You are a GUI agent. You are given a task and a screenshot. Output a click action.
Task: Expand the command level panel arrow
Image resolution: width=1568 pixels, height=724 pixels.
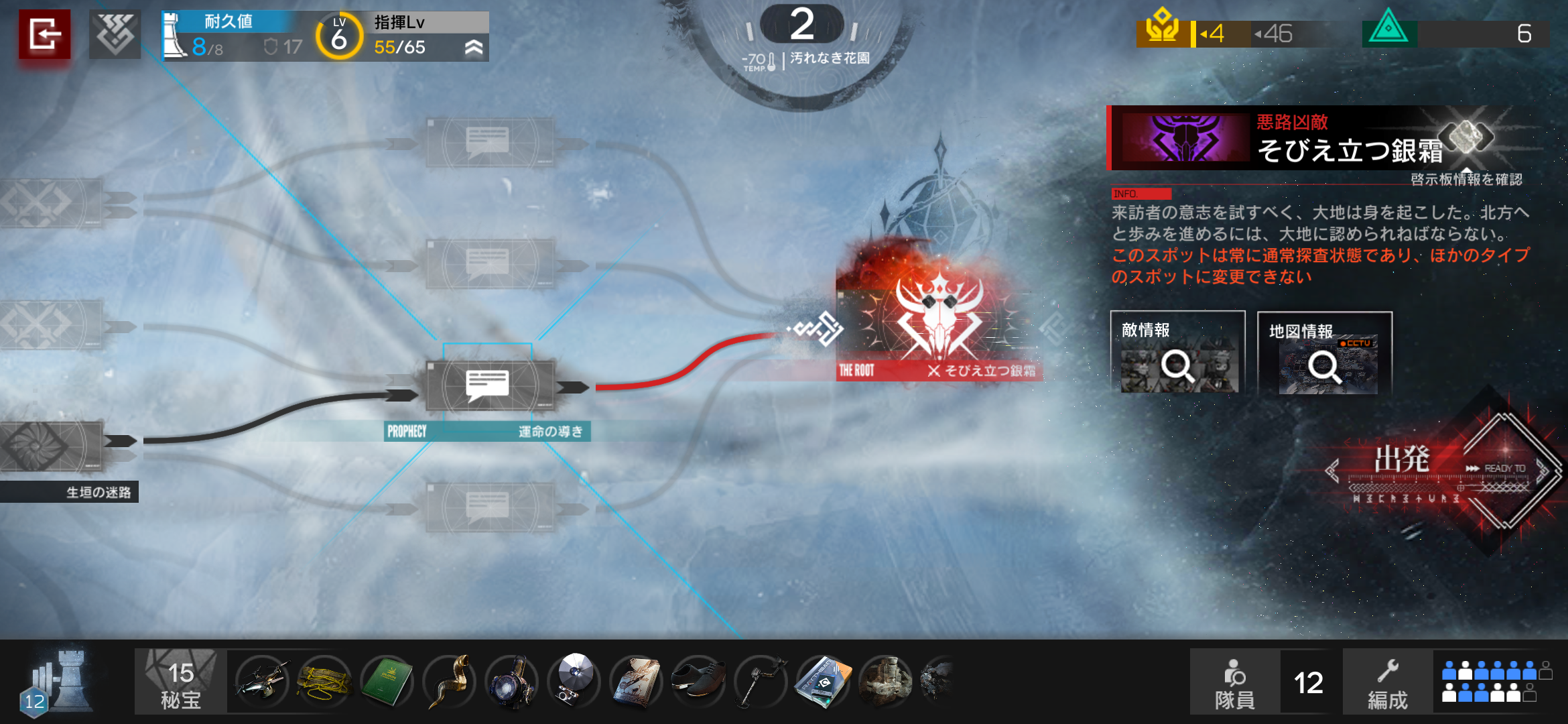(x=474, y=47)
